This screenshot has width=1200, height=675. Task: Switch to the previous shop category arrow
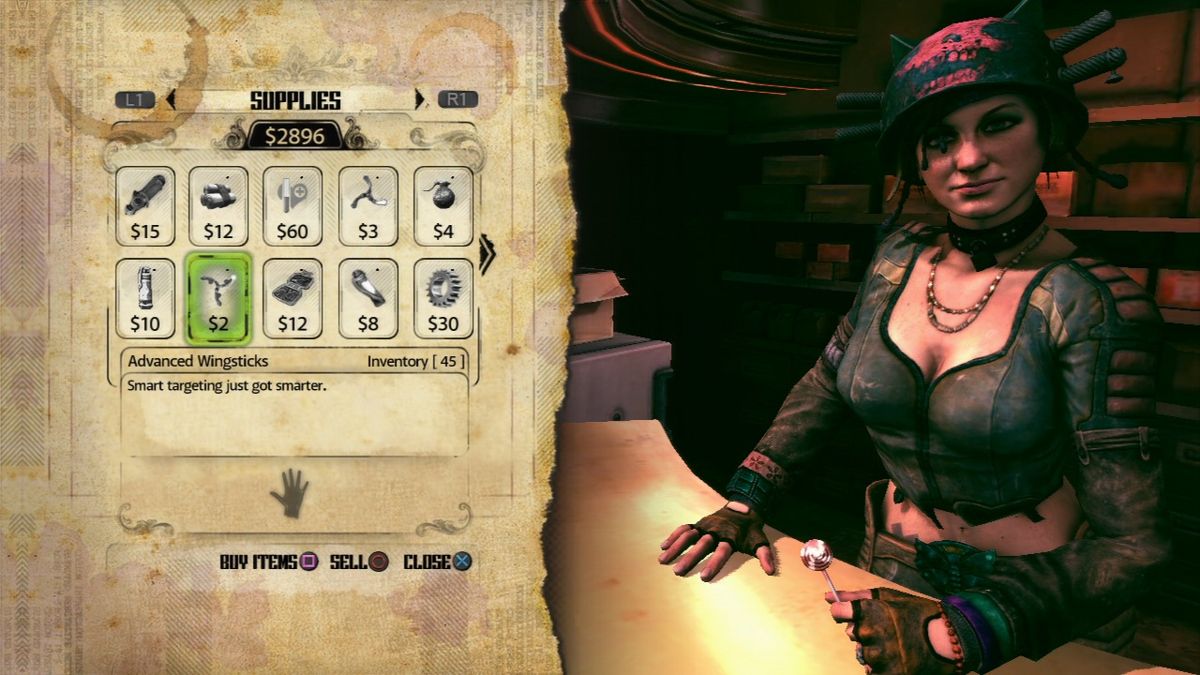(171, 100)
